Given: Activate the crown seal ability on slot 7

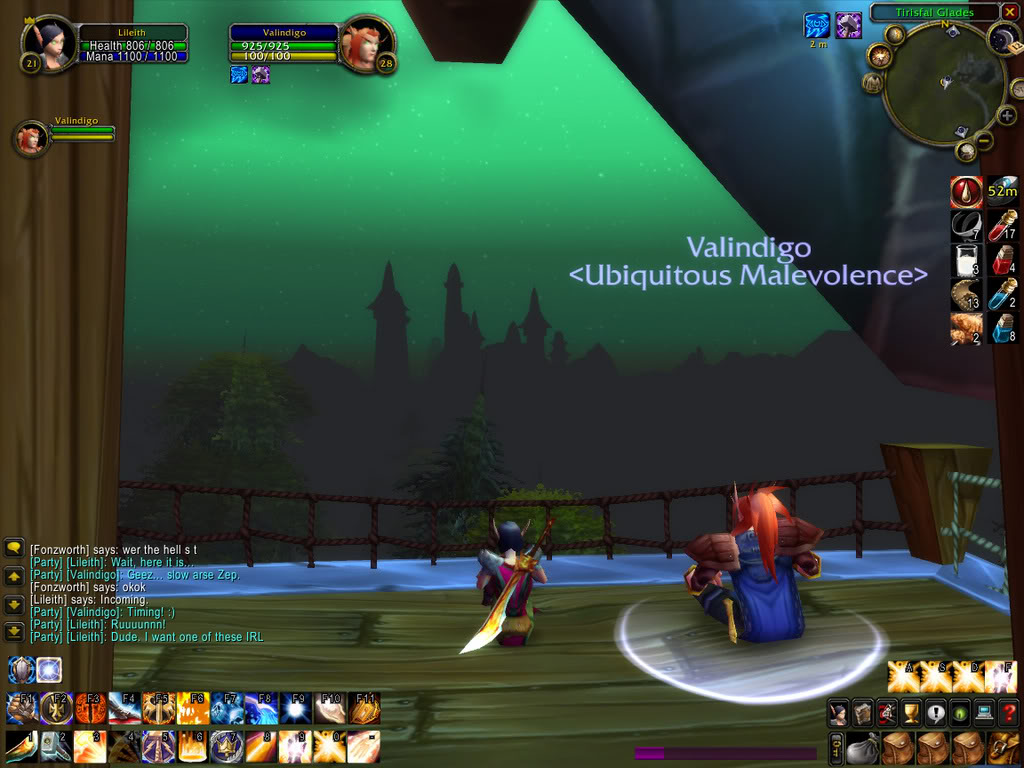Looking at the screenshot, I should pos(225,746).
